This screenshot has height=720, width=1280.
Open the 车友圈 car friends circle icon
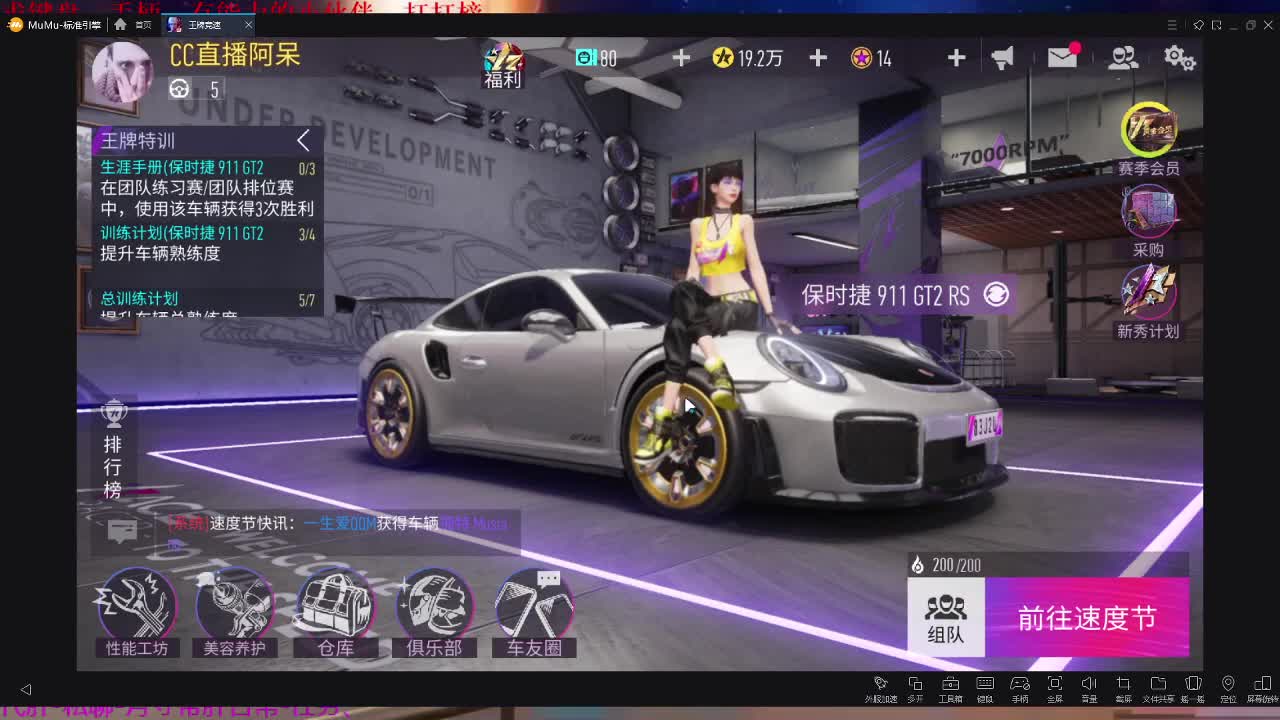point(534,605)
